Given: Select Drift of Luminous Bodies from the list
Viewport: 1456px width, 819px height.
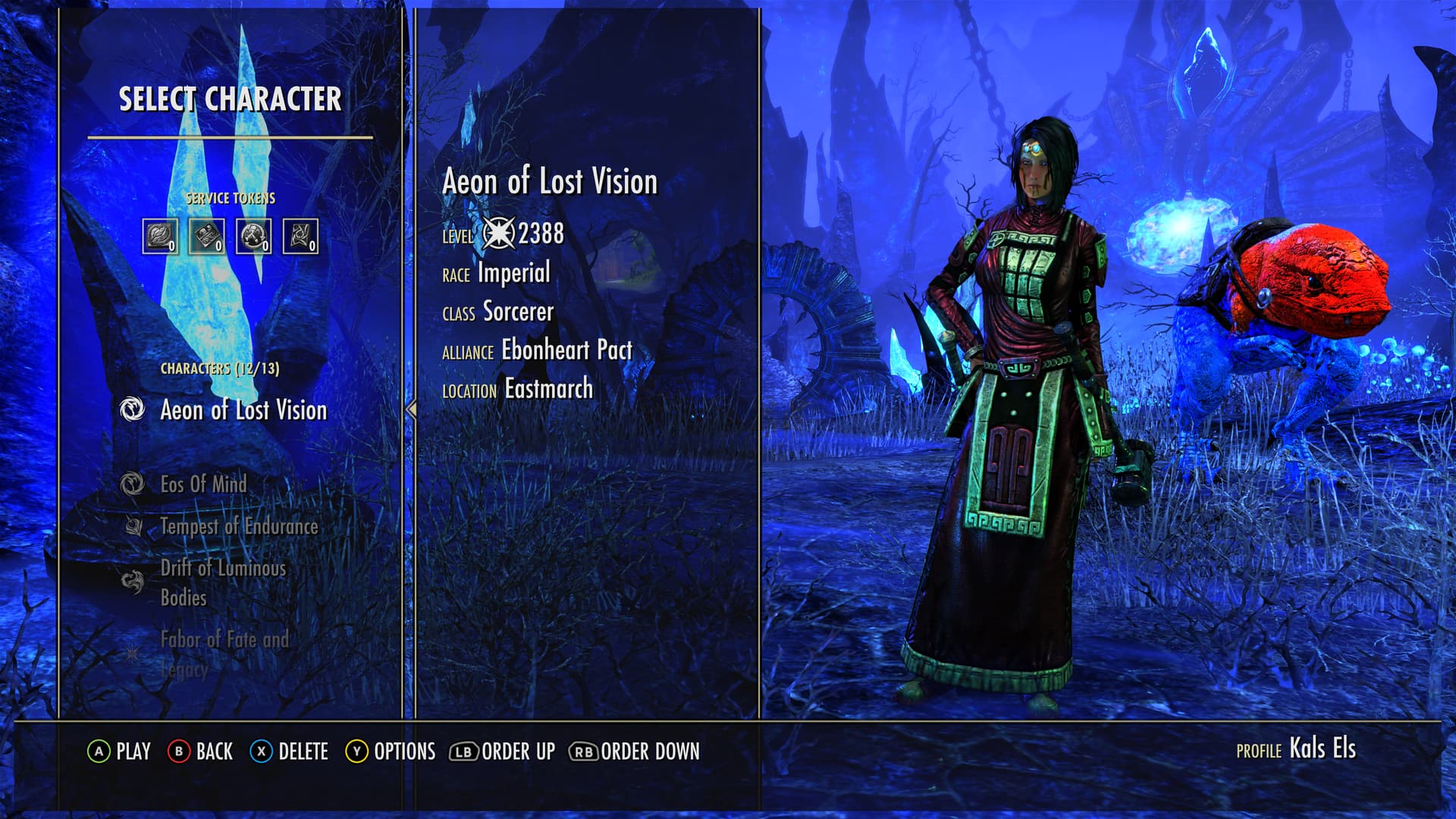Looking at the screenshot, I should (223, 582).
